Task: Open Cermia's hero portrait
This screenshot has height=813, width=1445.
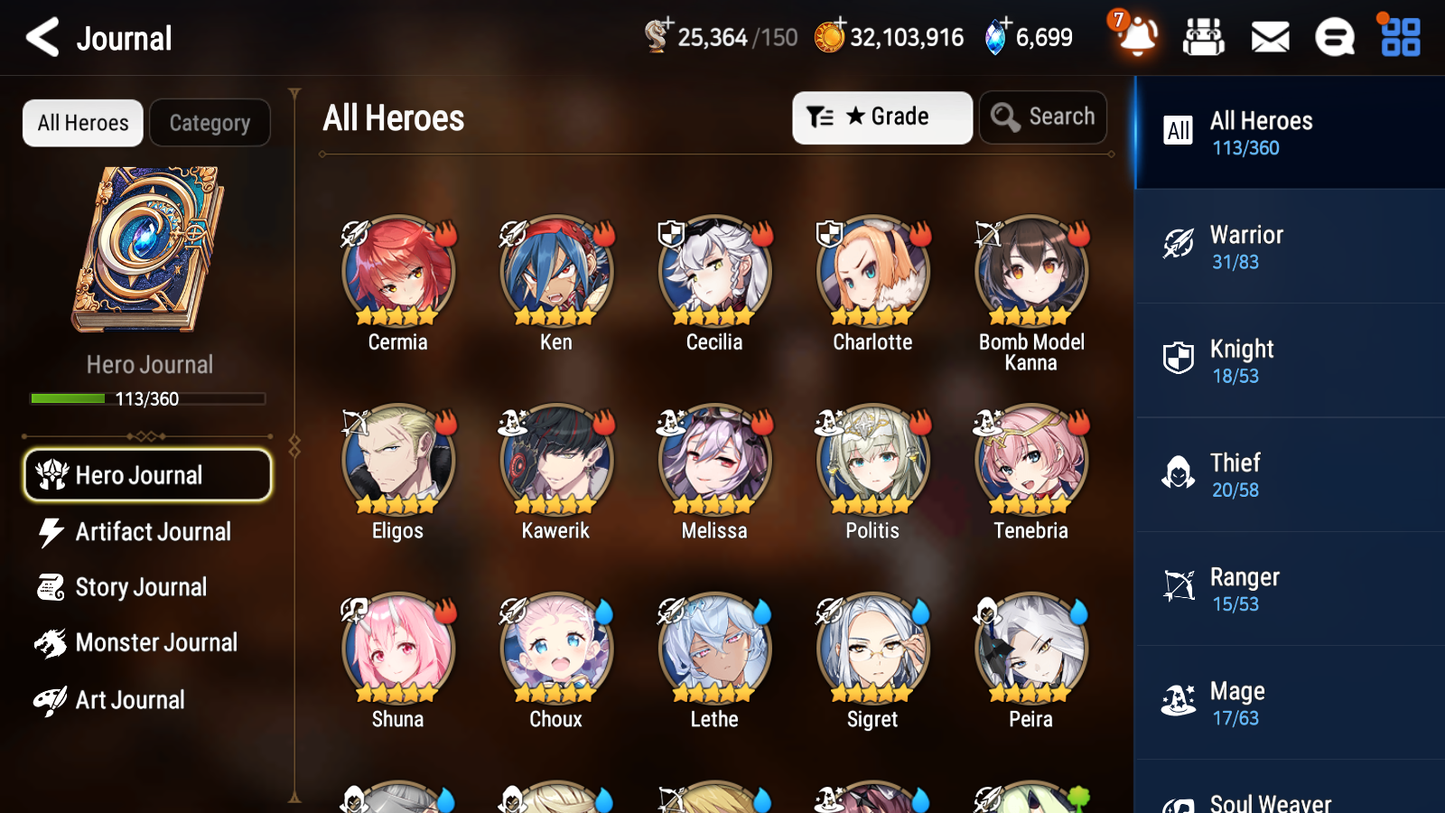Action: click(x=398, y=270)
